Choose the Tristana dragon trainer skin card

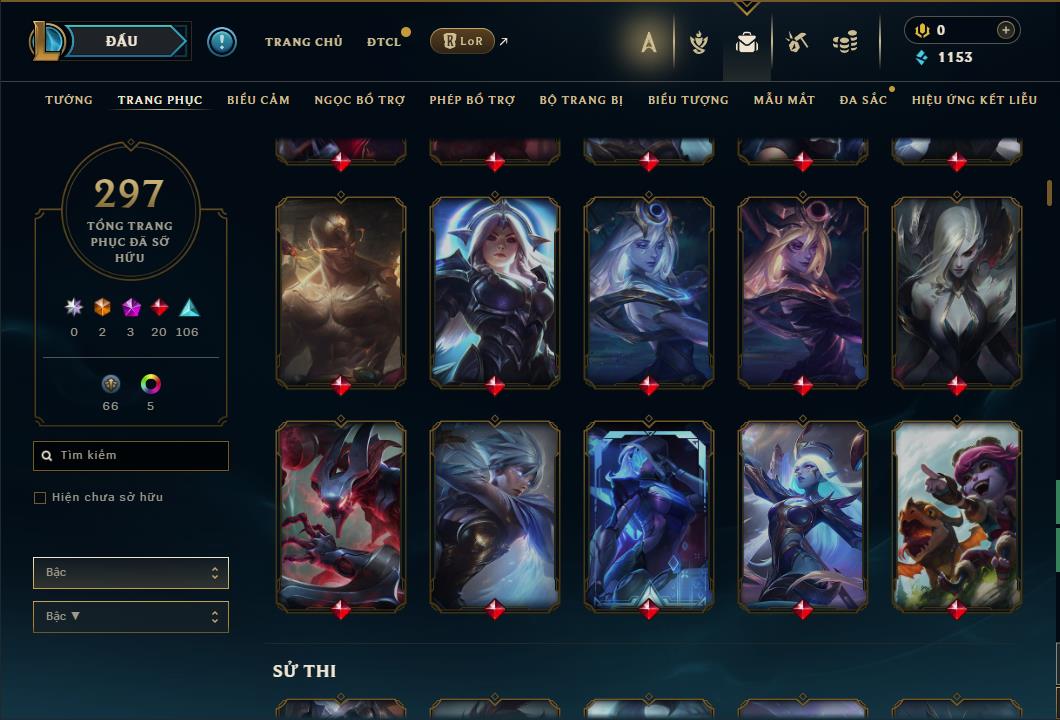click(x=957, y=515)
